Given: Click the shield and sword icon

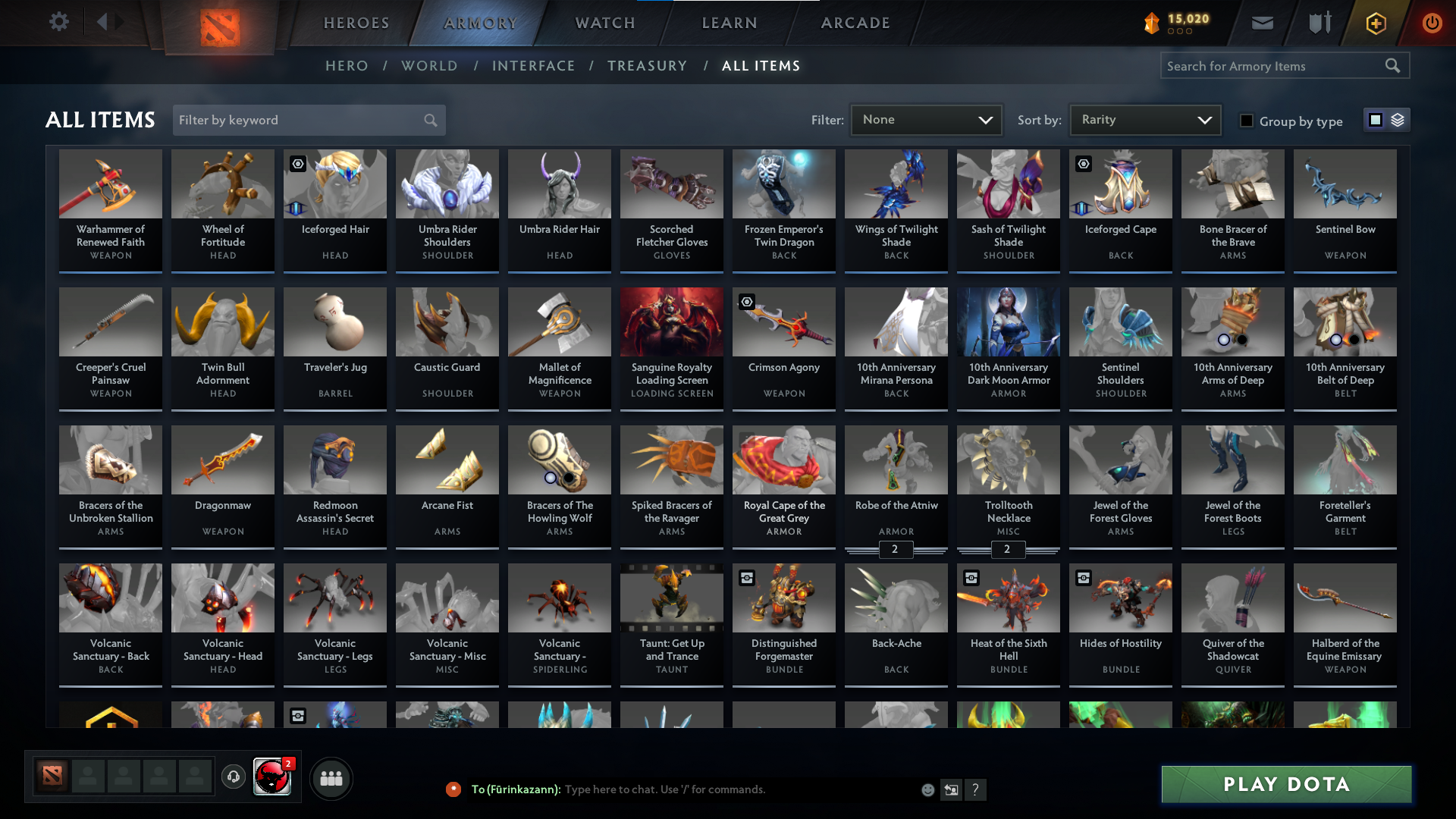Looking at the screenshot, I should (1318, 23).
